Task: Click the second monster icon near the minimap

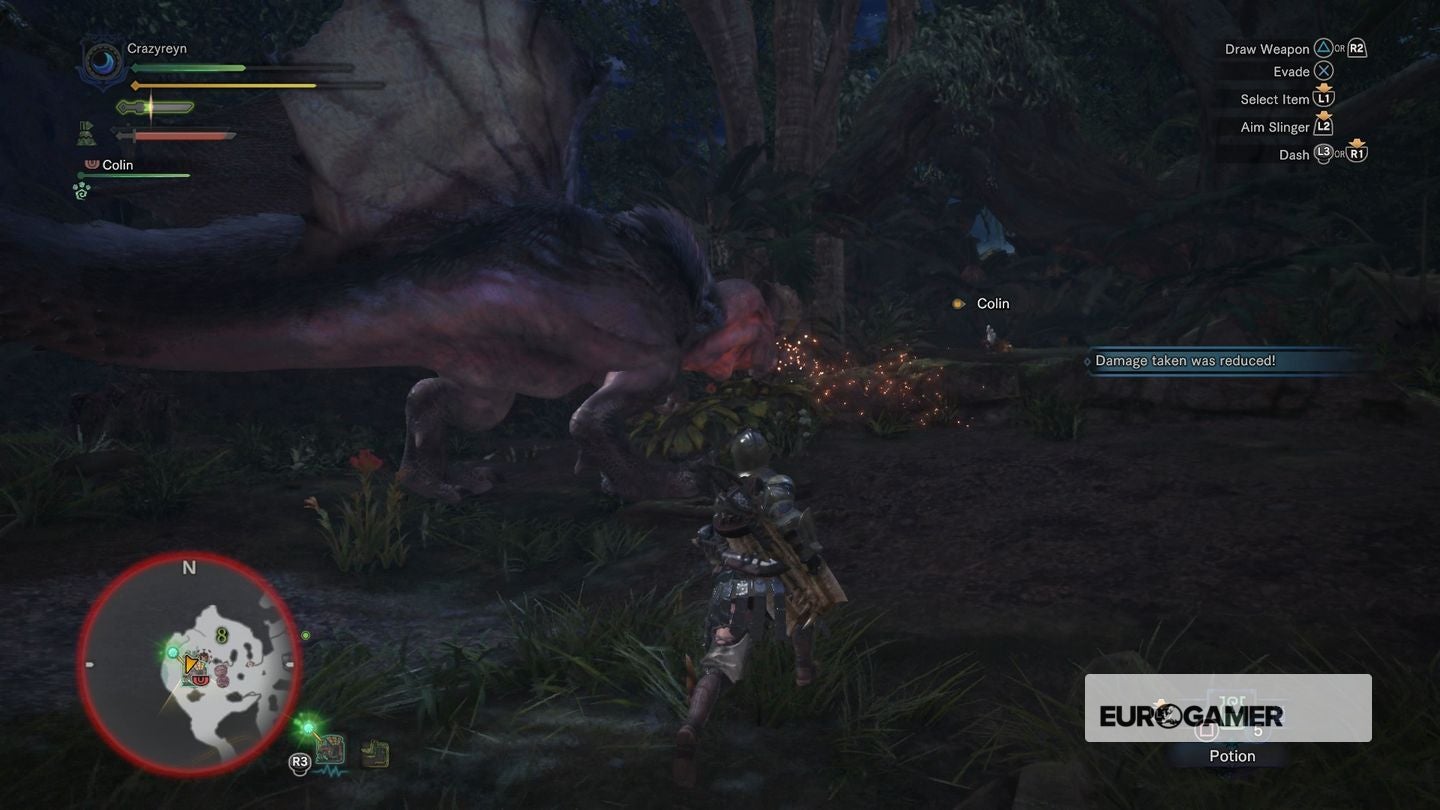Action: [x=374, y=753]
